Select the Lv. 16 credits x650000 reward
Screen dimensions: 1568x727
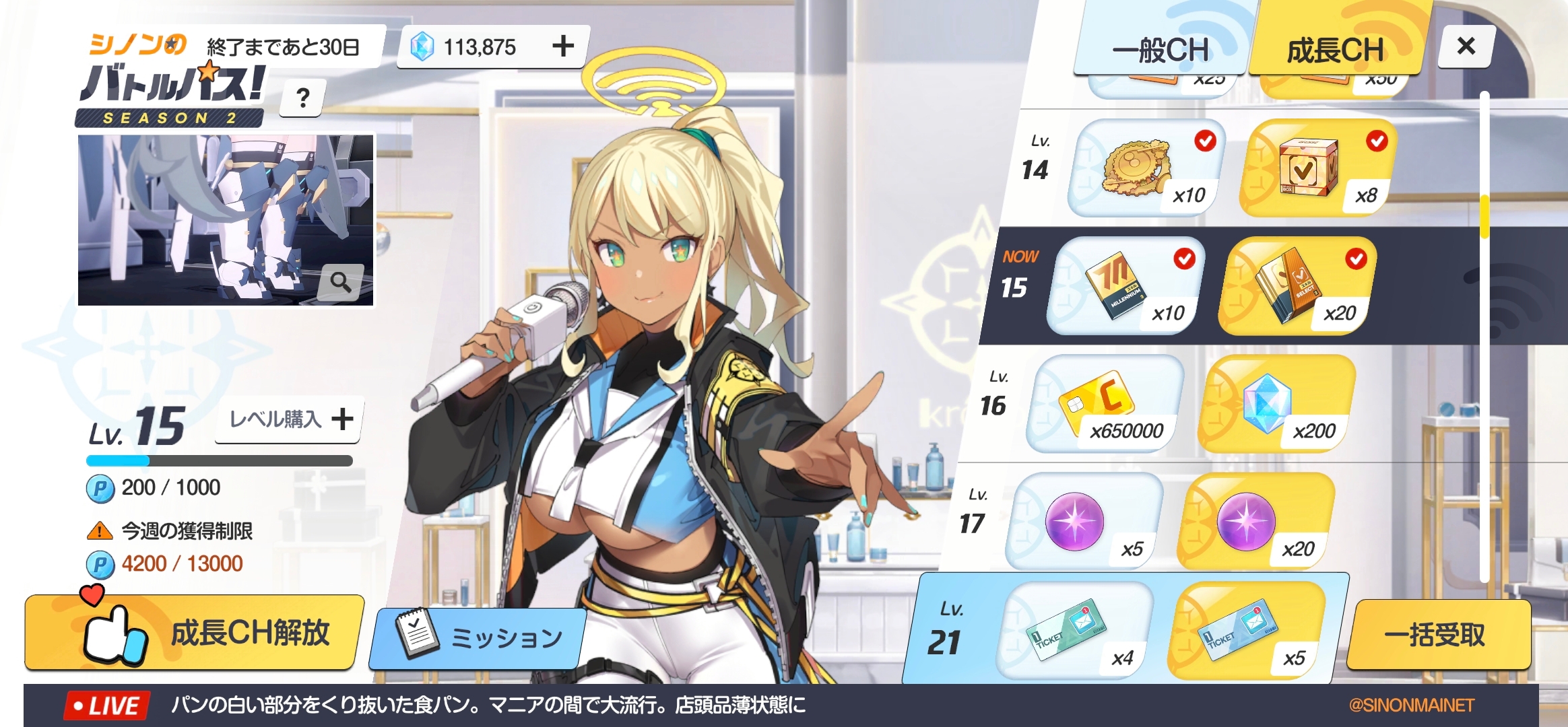1105,404
